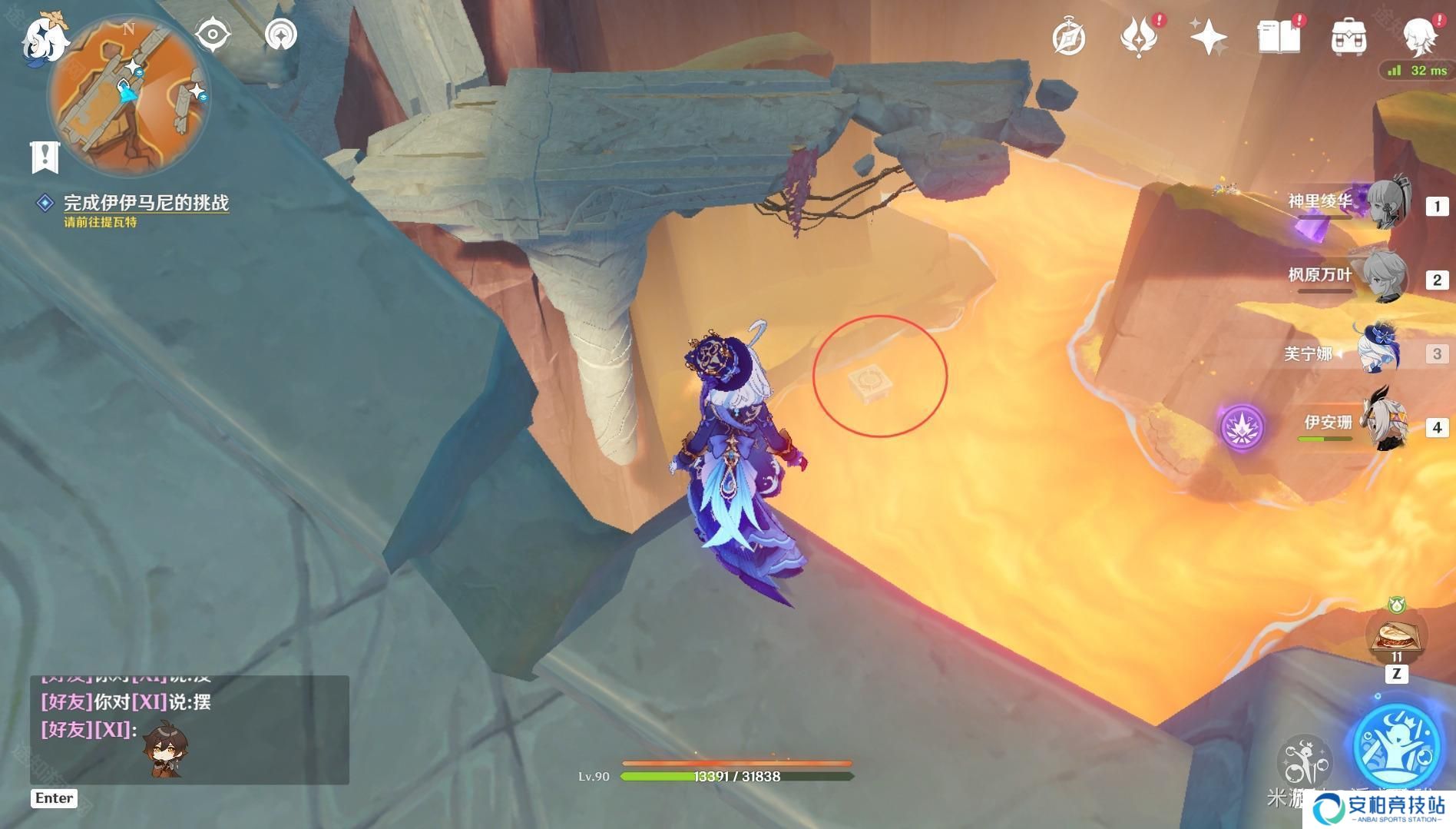Activate the elemental skill icon
The height and width of the screenshot is (829, 1456).
pos(1303,761)
